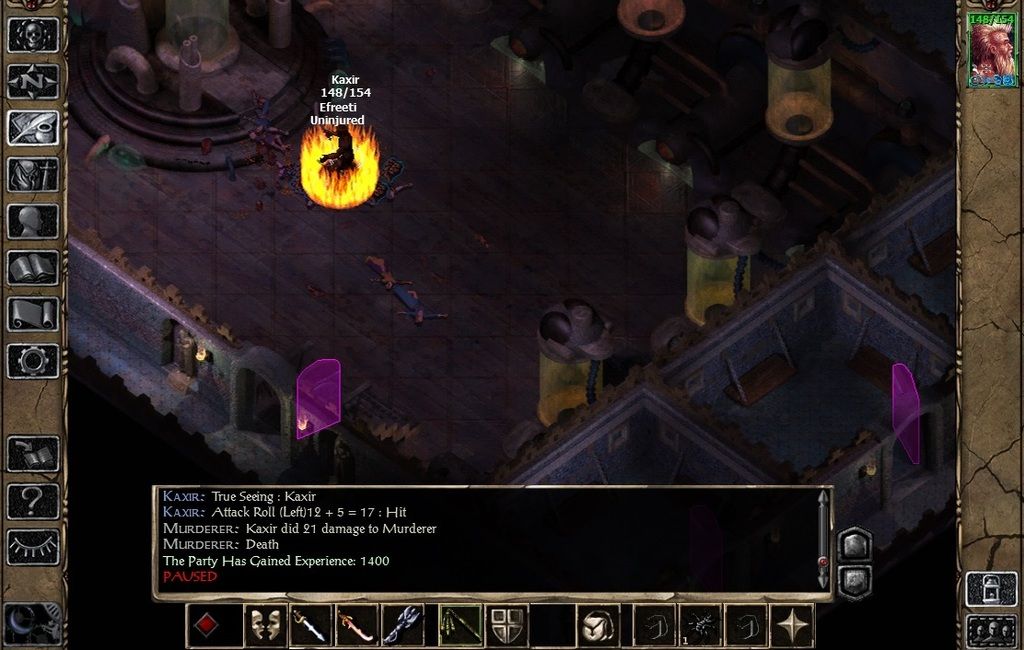Click the closed-eye button on the sidebar
The height and width of the screenshot is (650, 1024).
tap(33, 547)
